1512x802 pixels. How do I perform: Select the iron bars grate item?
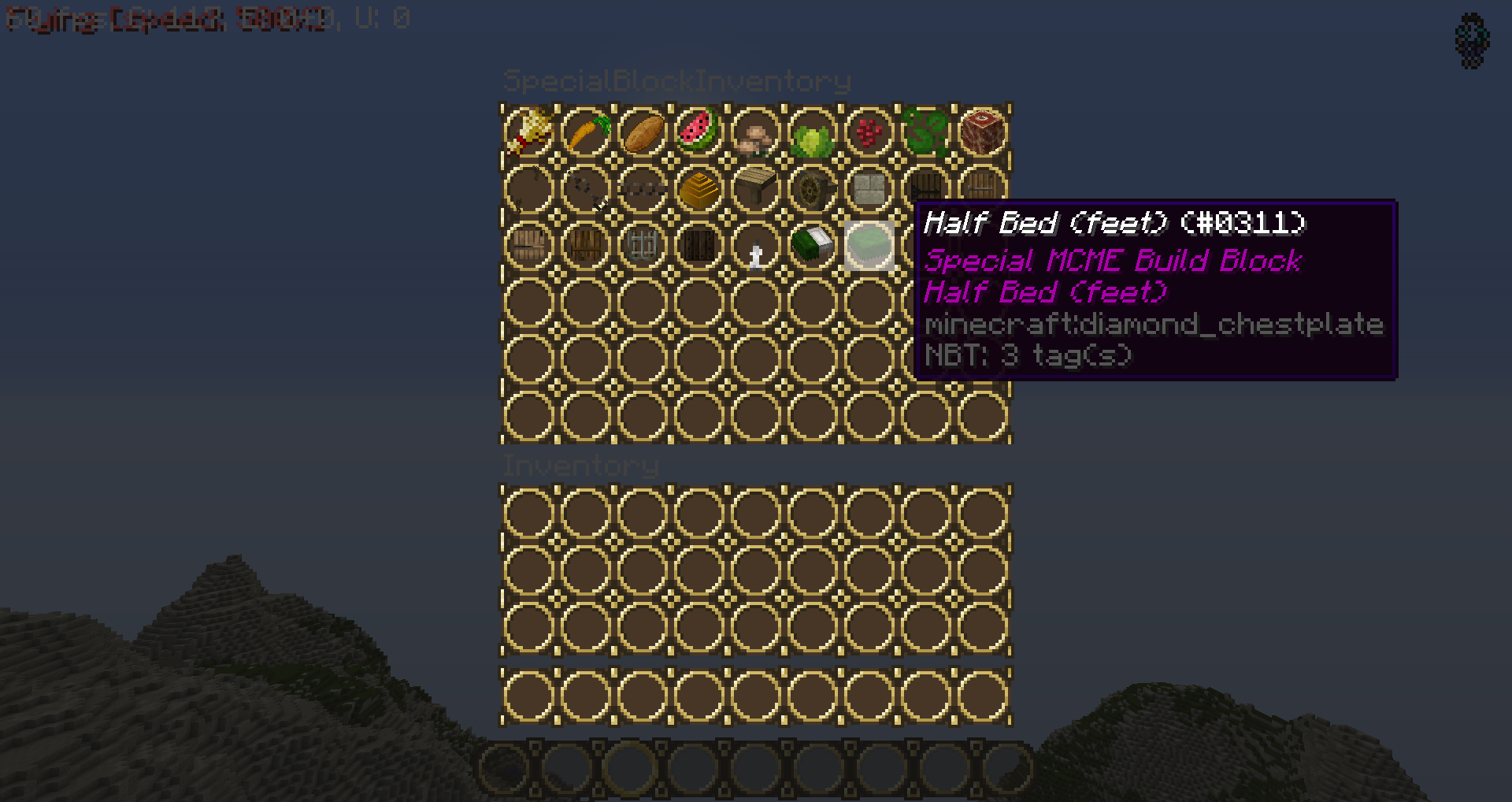coord(643,245)
